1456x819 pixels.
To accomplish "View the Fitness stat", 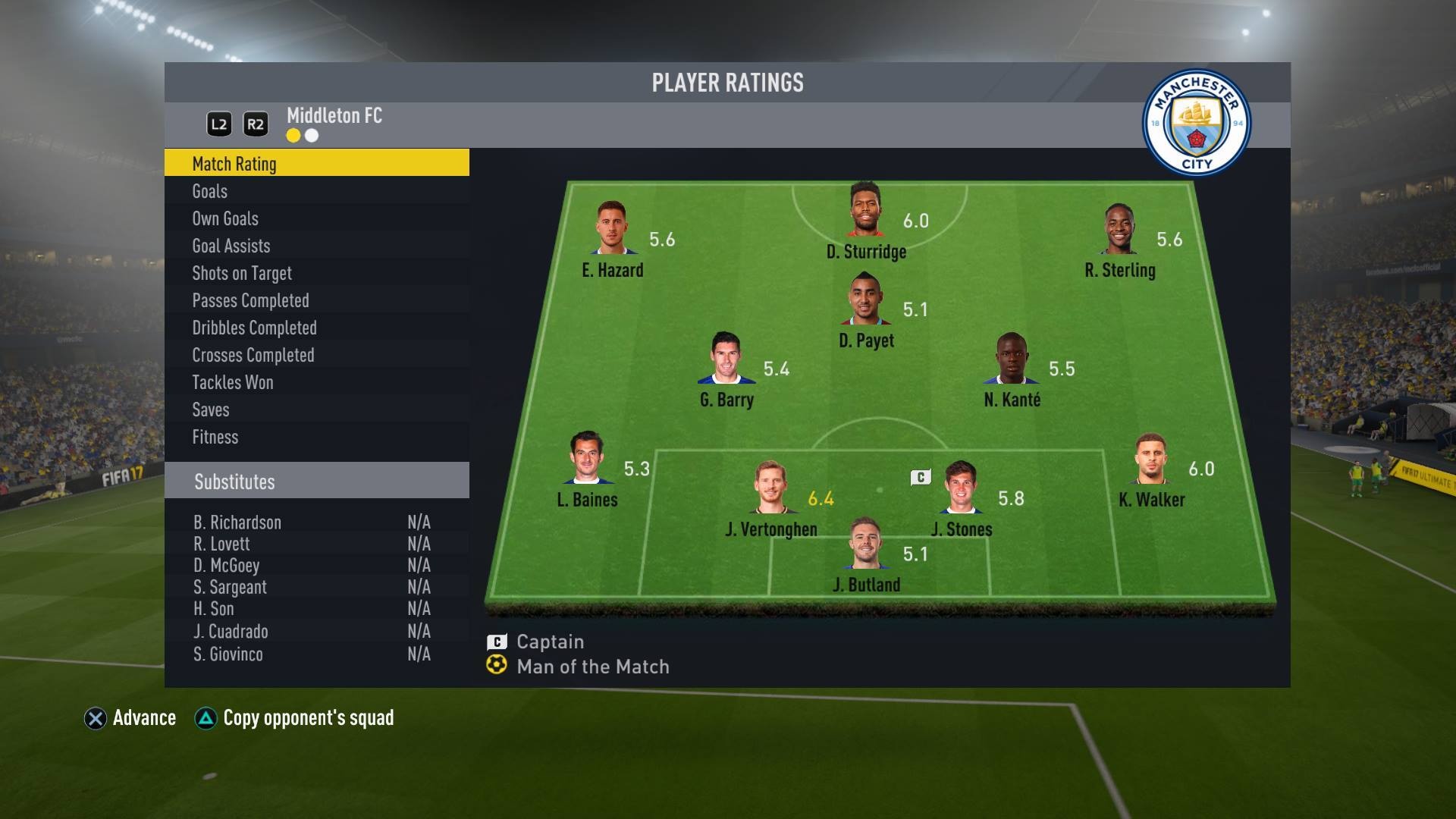I will [x=316, y=437].
